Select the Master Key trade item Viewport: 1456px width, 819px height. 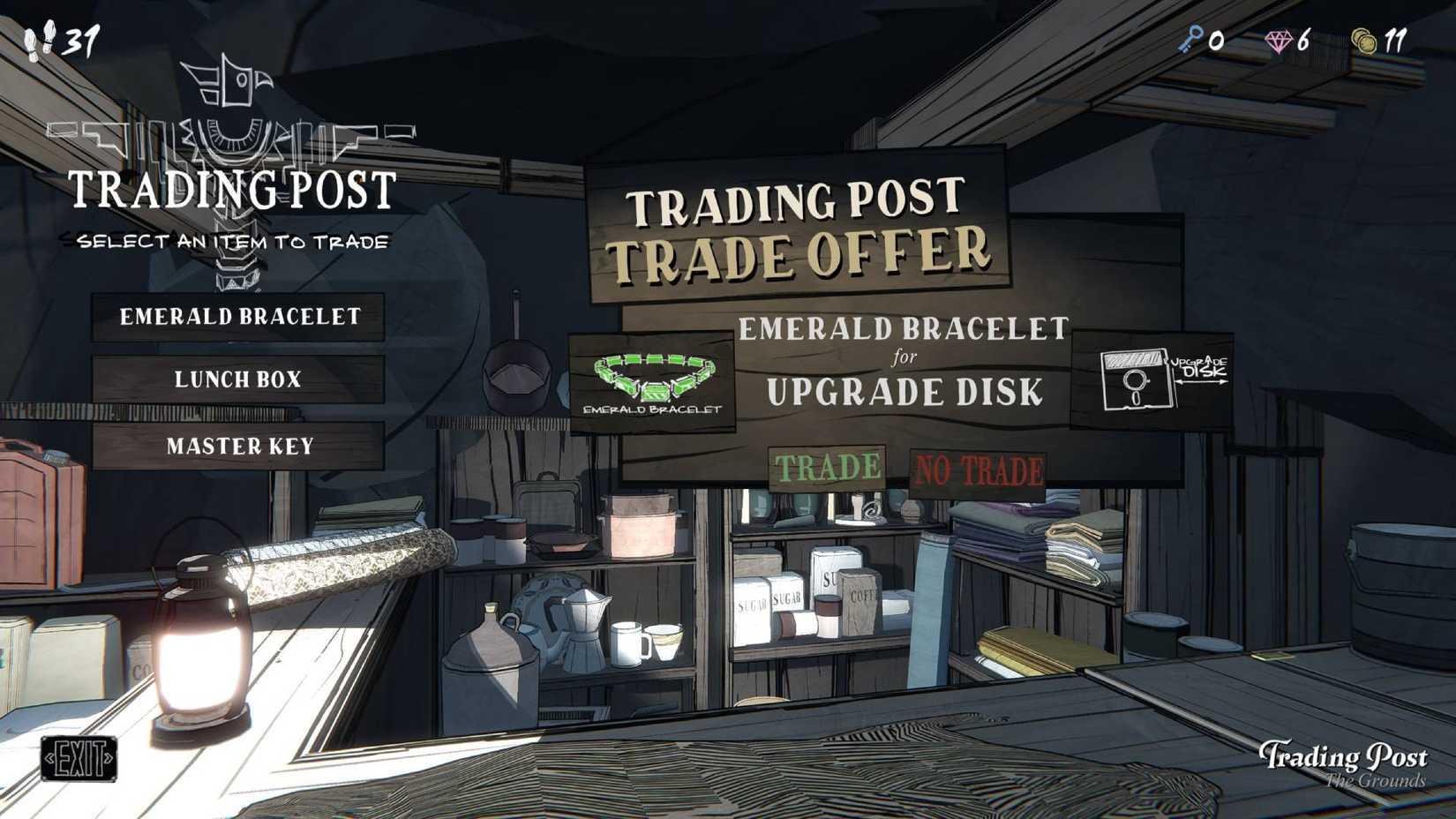tap(240, 446)
